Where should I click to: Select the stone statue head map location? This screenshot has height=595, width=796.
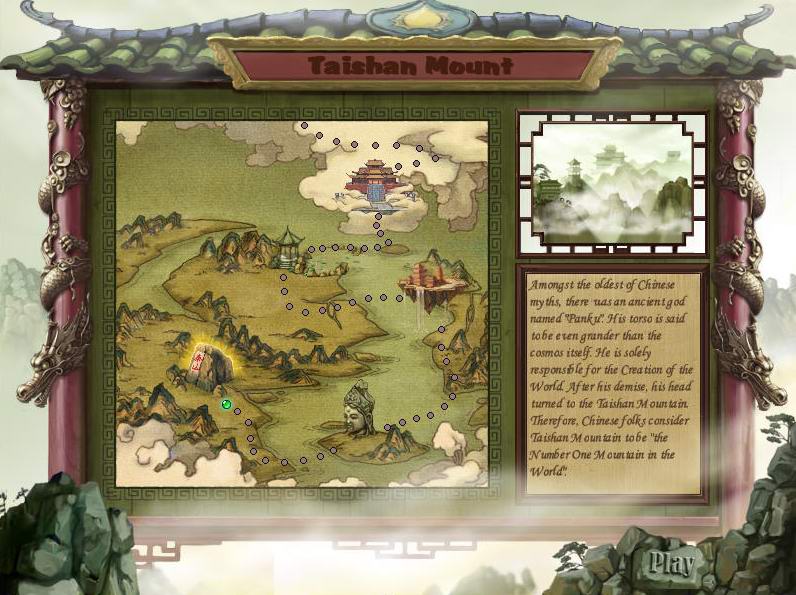pos(359,409)
